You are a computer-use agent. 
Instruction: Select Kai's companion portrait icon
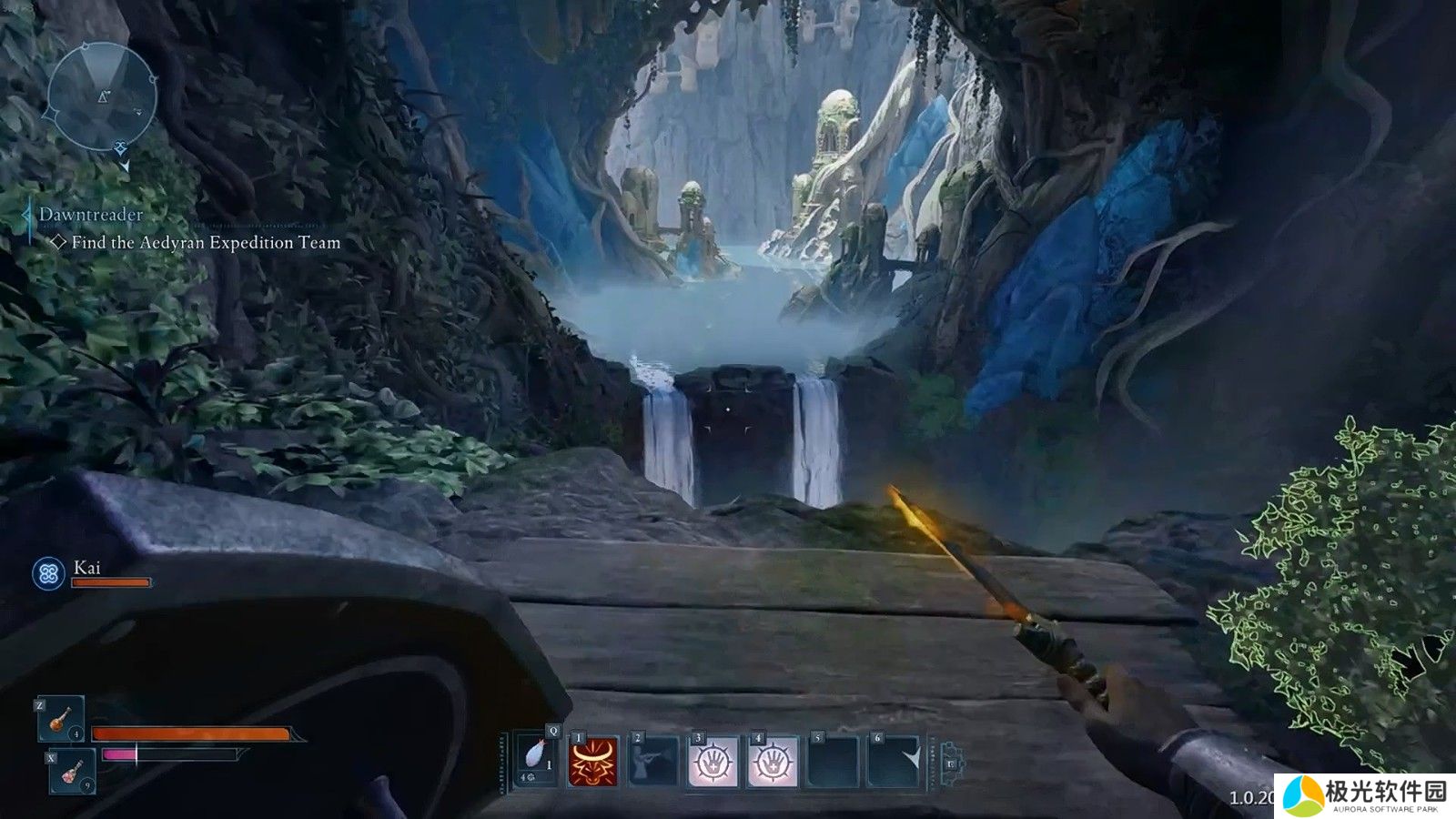click(x=48, y=573)
